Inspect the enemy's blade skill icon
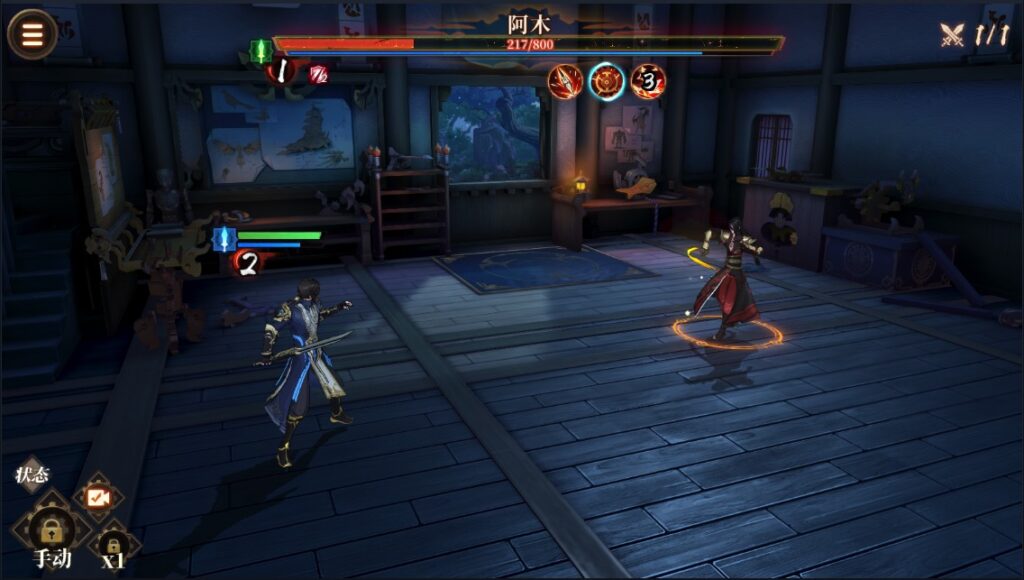The image size is (1024, 580). [x=565, y=82]
